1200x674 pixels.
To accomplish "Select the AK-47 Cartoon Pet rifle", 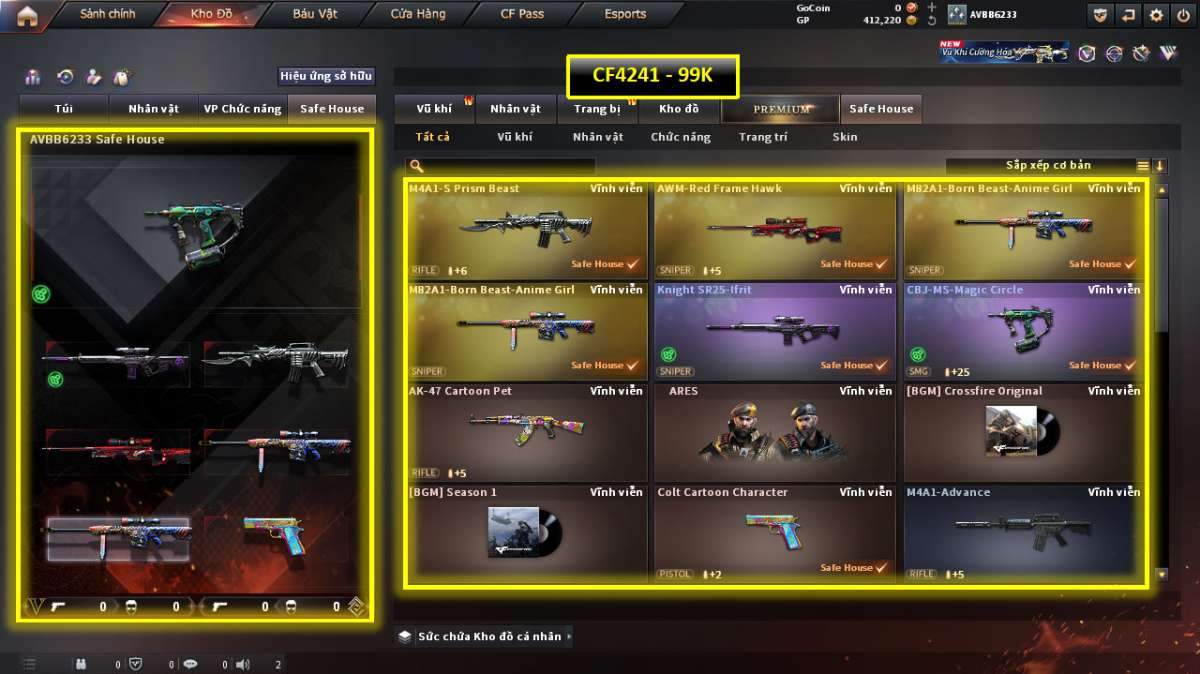I will click(x=527, y=432).
